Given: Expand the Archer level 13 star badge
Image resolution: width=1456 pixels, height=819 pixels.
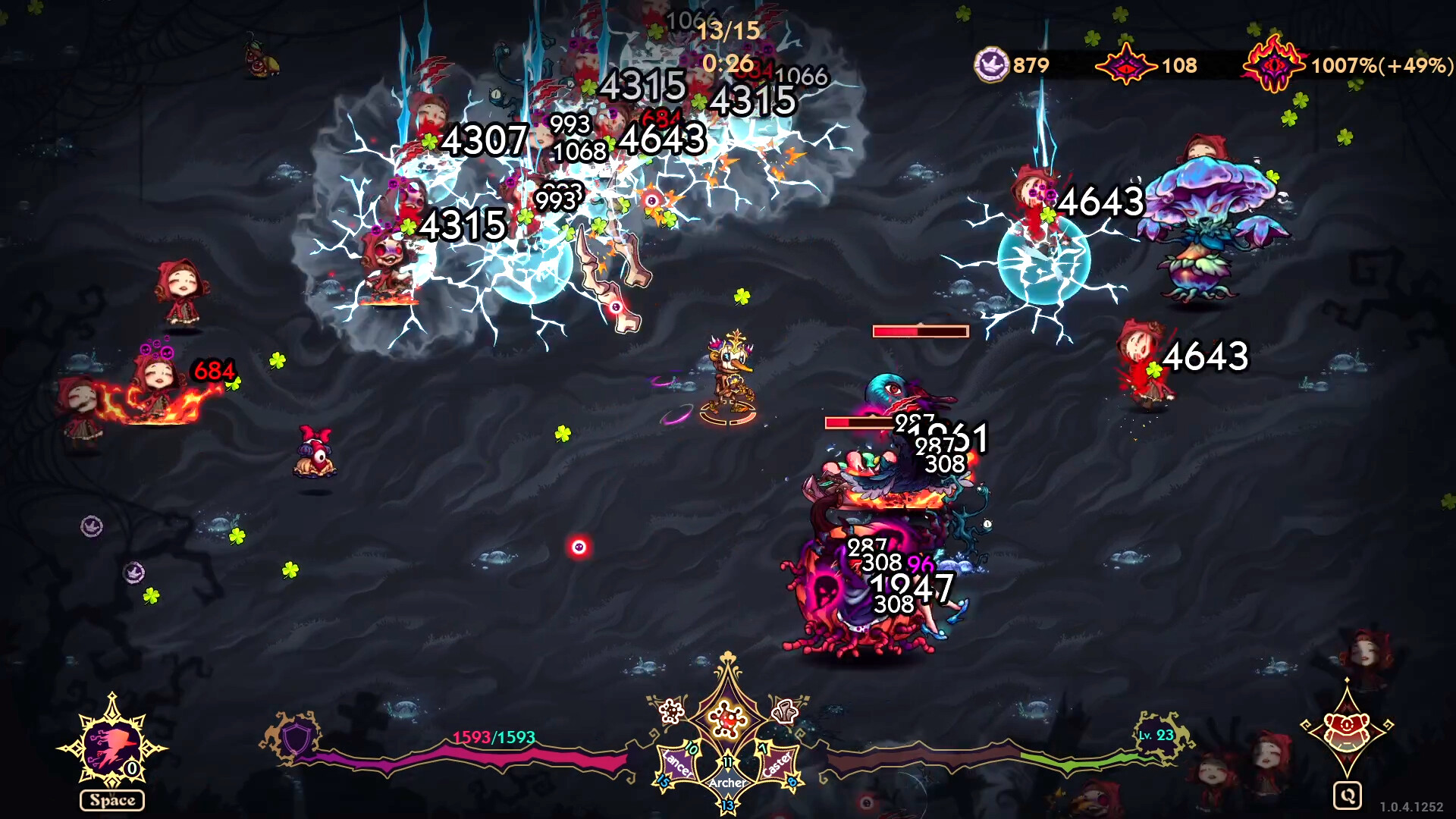Looking at the screenshot, I should coord(728,805).
